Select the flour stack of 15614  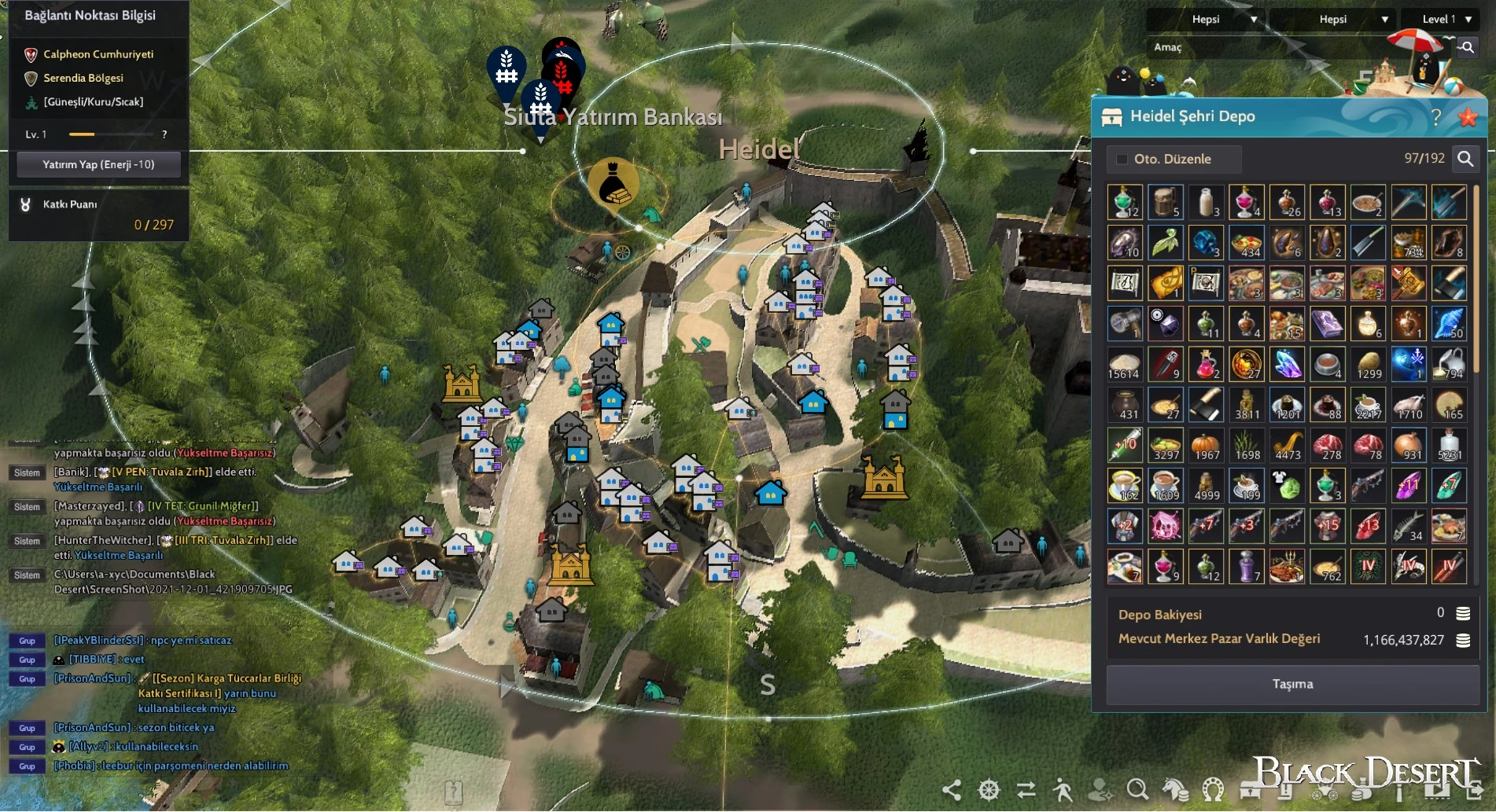click(1125, 364)
